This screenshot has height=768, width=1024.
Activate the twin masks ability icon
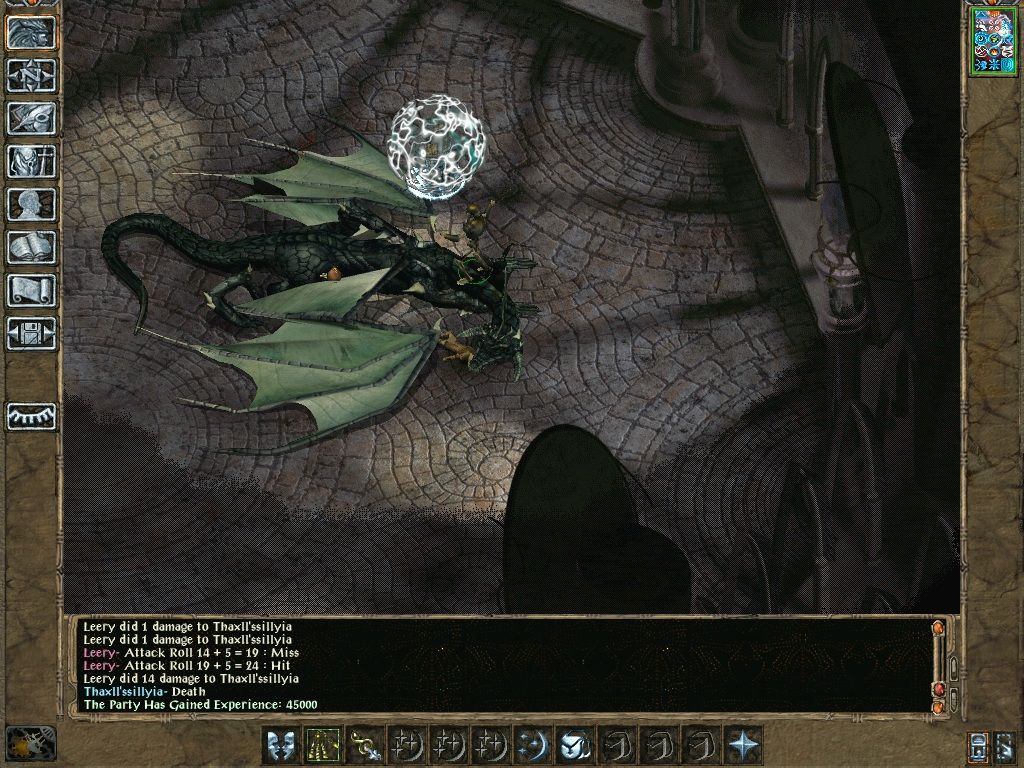pos(281,745)
